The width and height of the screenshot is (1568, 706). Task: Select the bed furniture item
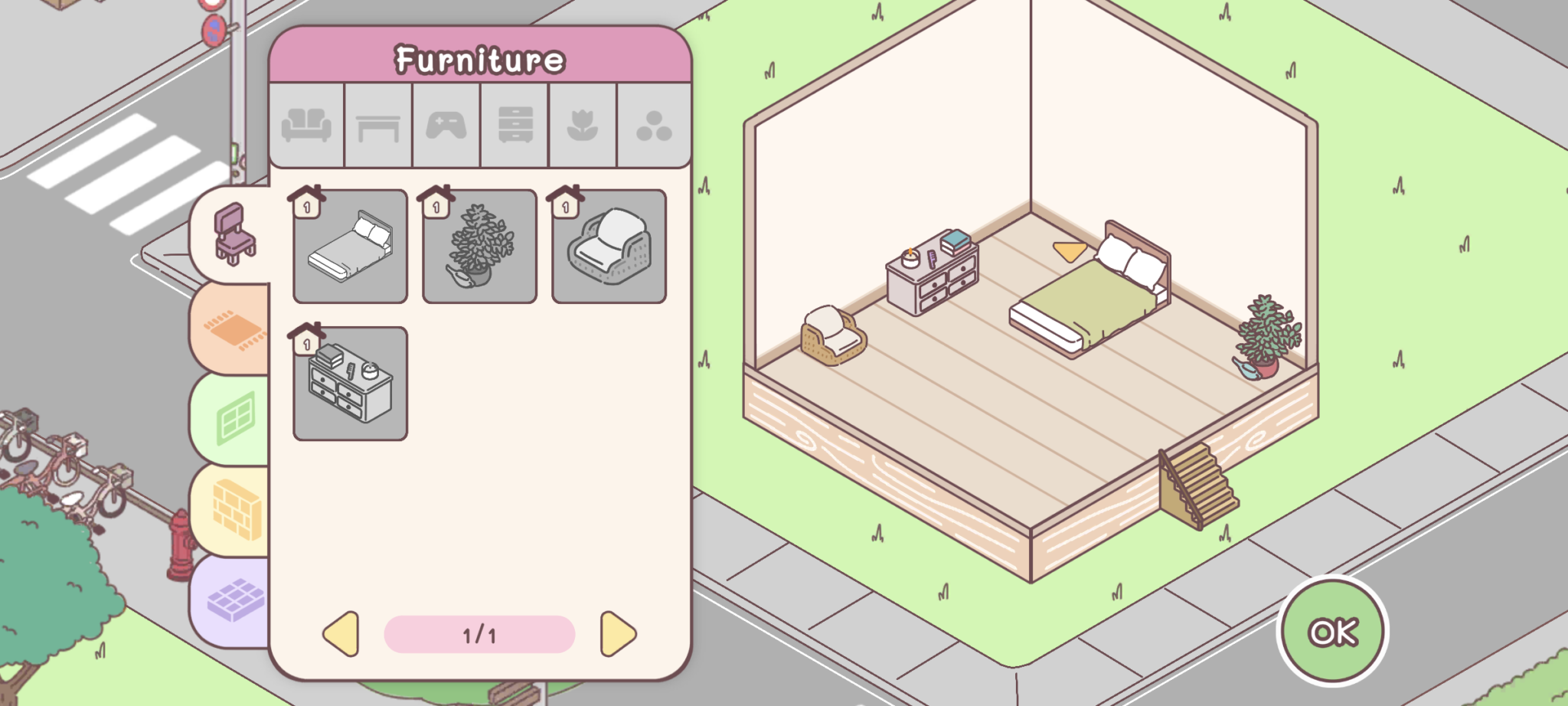pos(351,247)
